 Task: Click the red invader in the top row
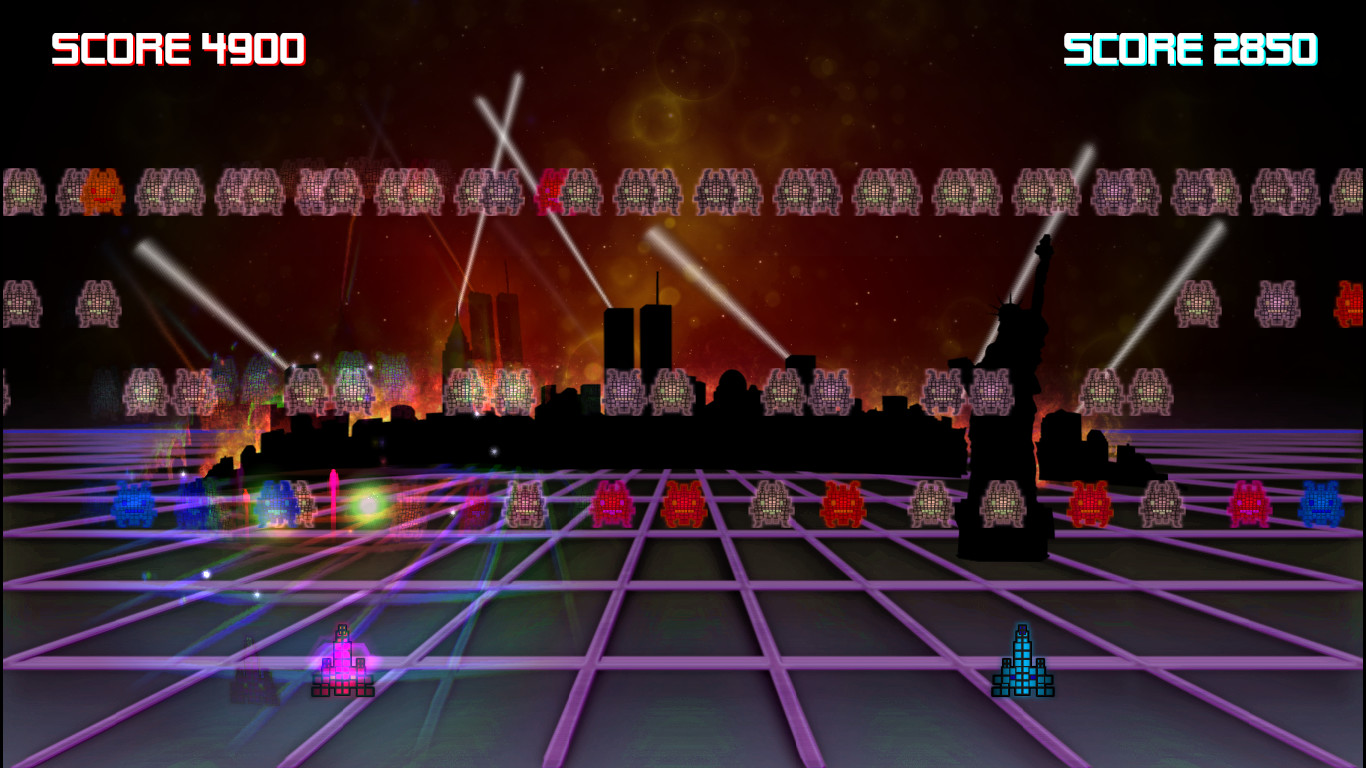click(551, 190)
